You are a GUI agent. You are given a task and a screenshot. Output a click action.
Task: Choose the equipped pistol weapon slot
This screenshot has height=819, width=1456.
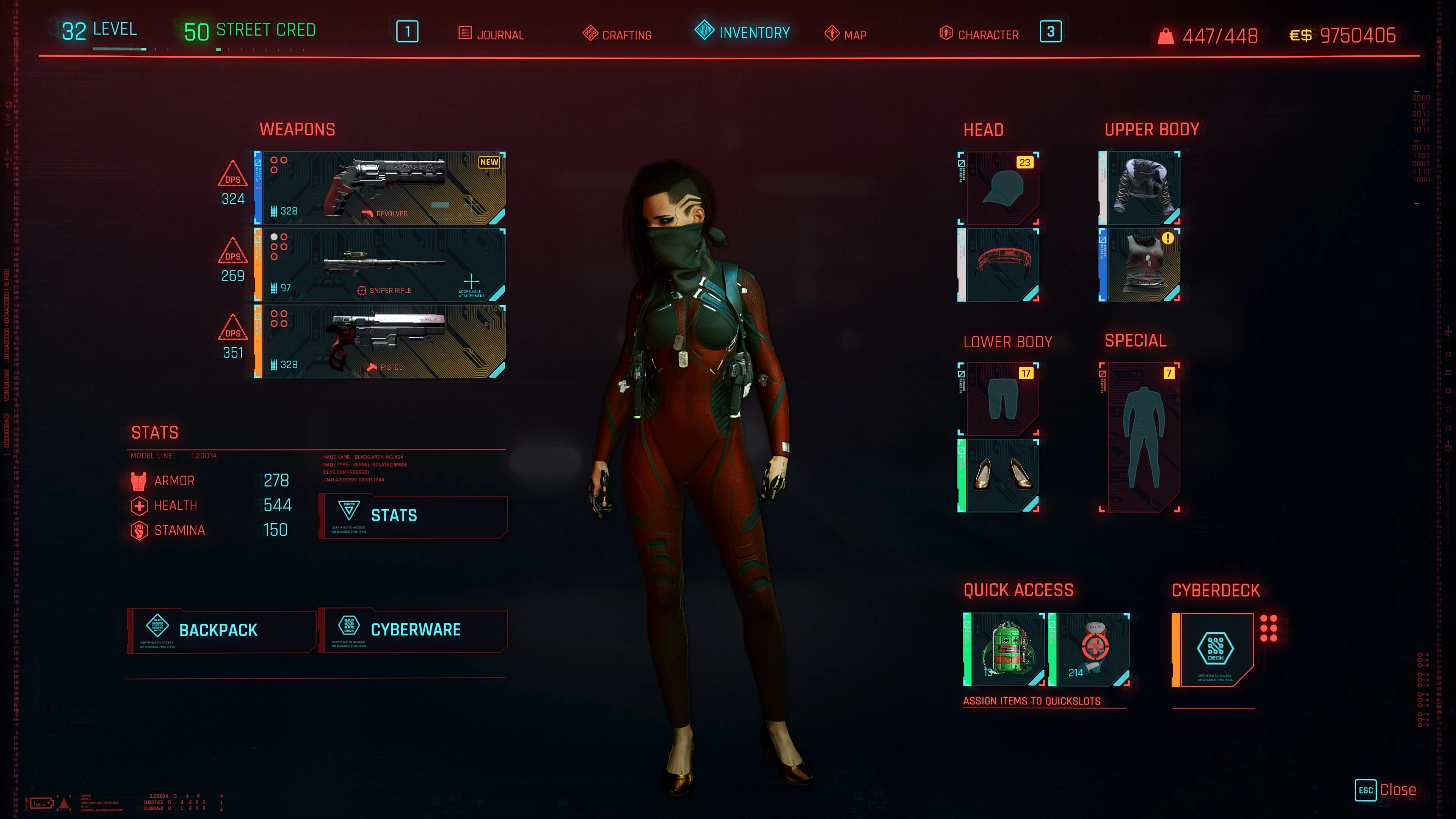pyautogui.click(x=380, y=342)
